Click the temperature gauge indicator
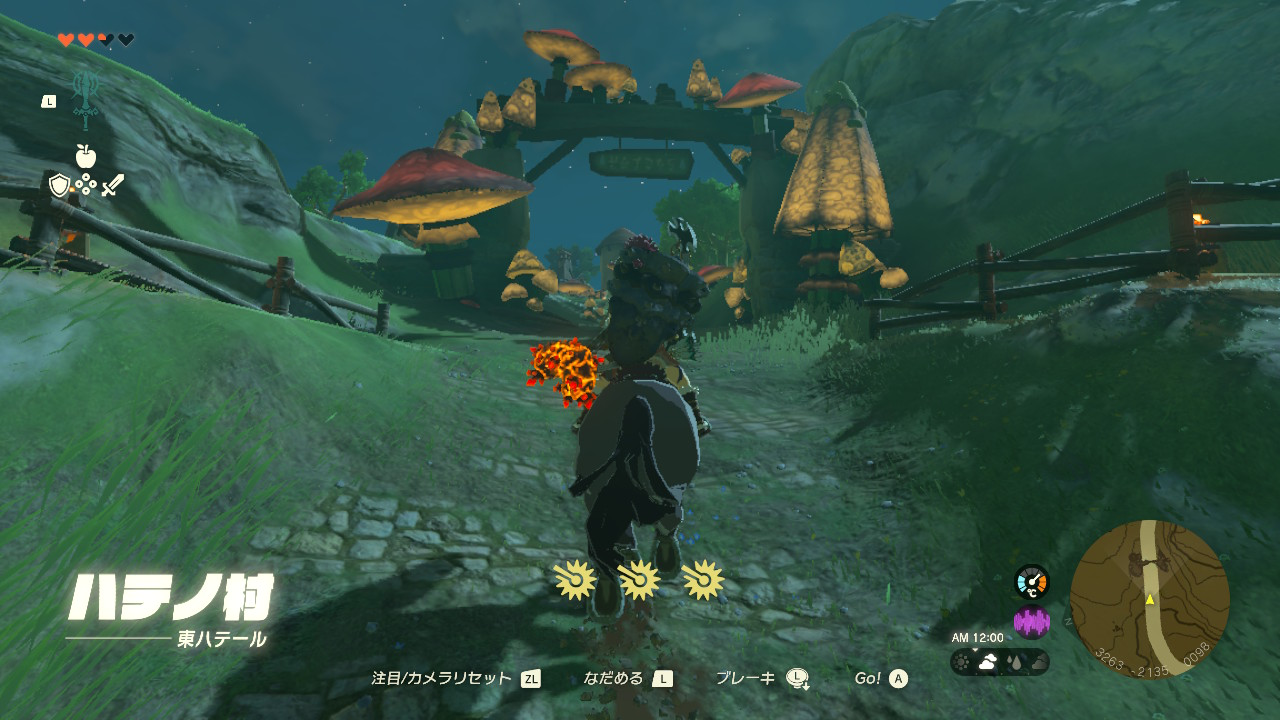 [x=1032, y=583]
